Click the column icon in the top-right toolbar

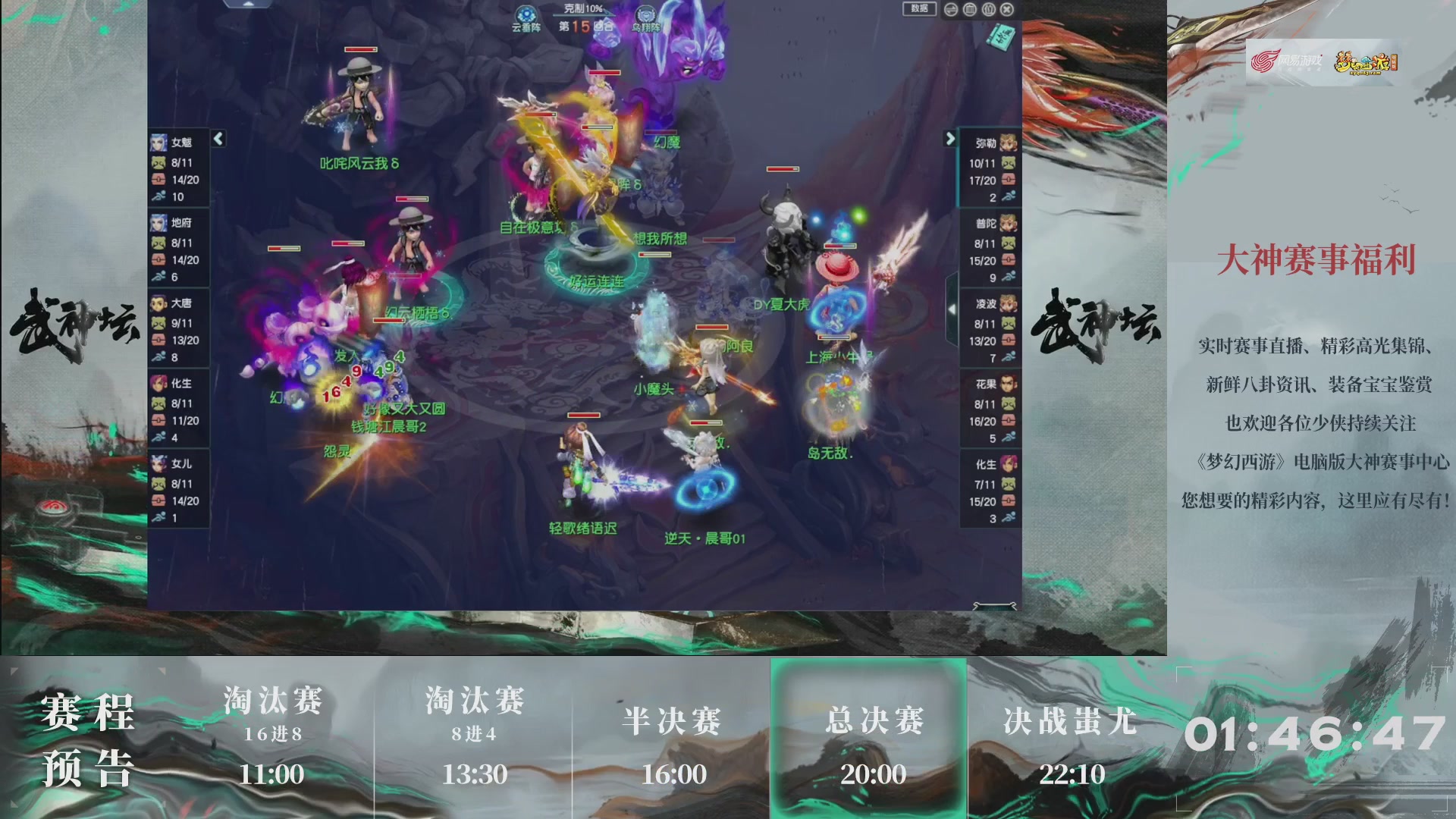point(970,9)
